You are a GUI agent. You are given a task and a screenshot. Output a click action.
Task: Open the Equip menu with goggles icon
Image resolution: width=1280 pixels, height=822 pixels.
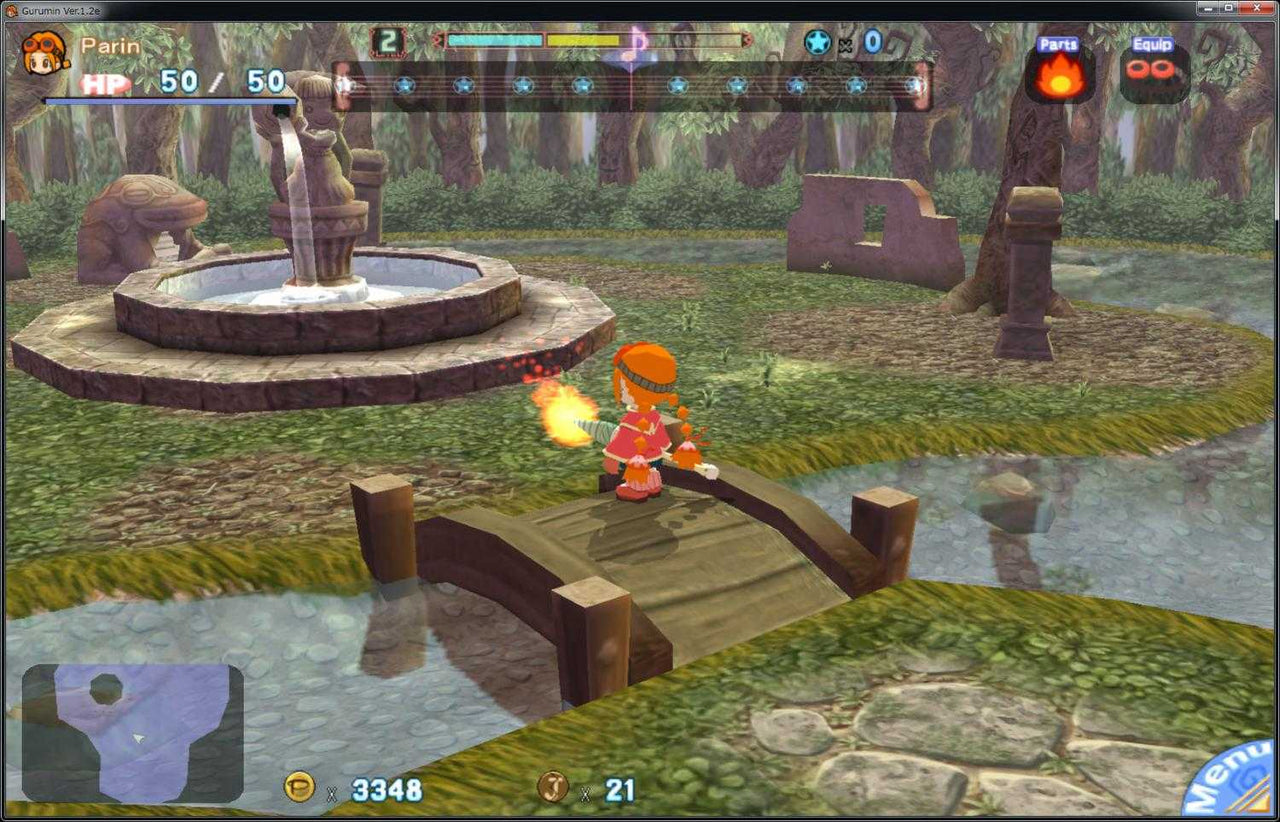(1152, 70)
